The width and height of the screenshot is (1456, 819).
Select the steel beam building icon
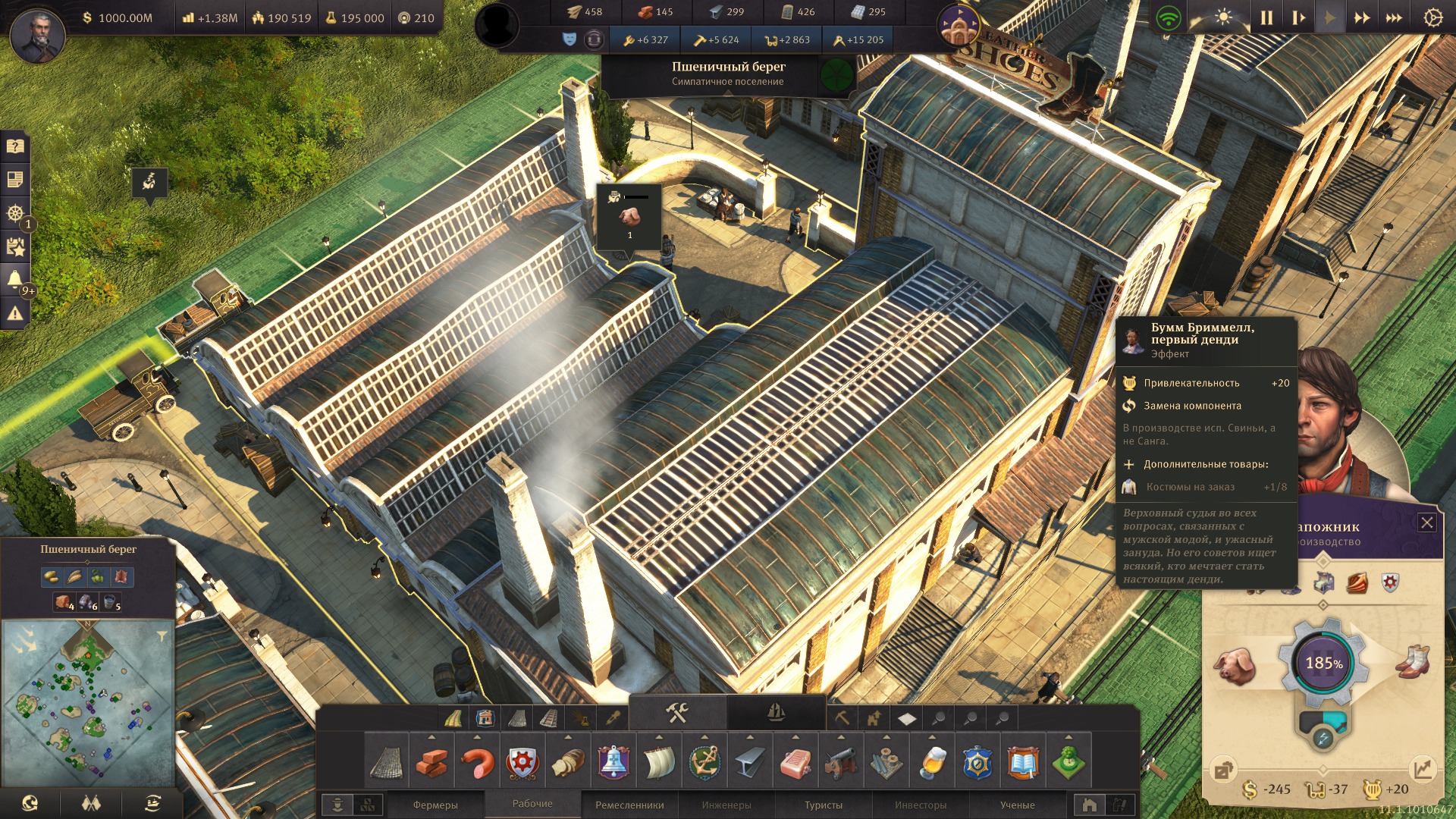(x=750, y=762)
